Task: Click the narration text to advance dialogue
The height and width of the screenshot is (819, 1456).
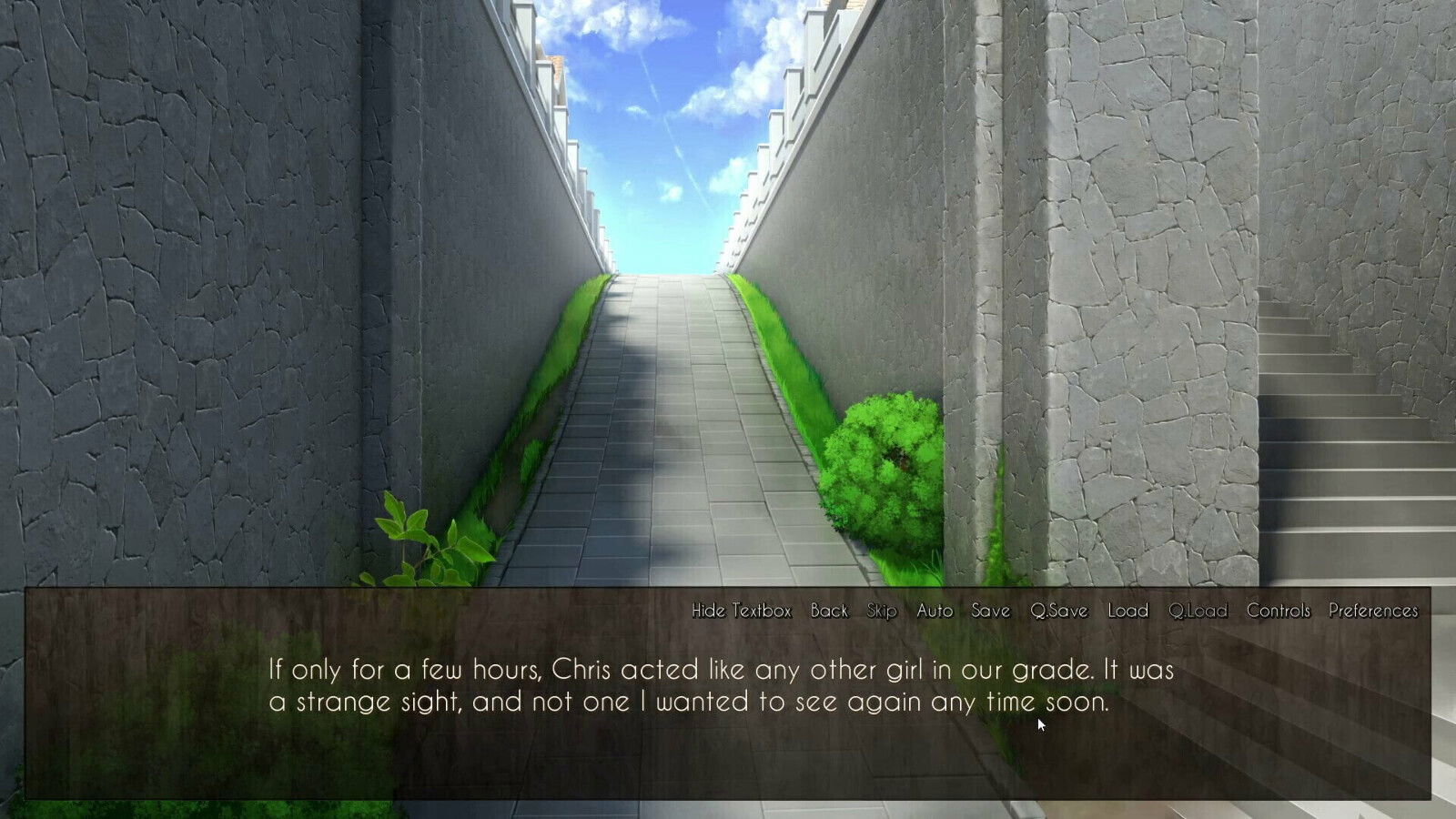Action: click(719, 687)
